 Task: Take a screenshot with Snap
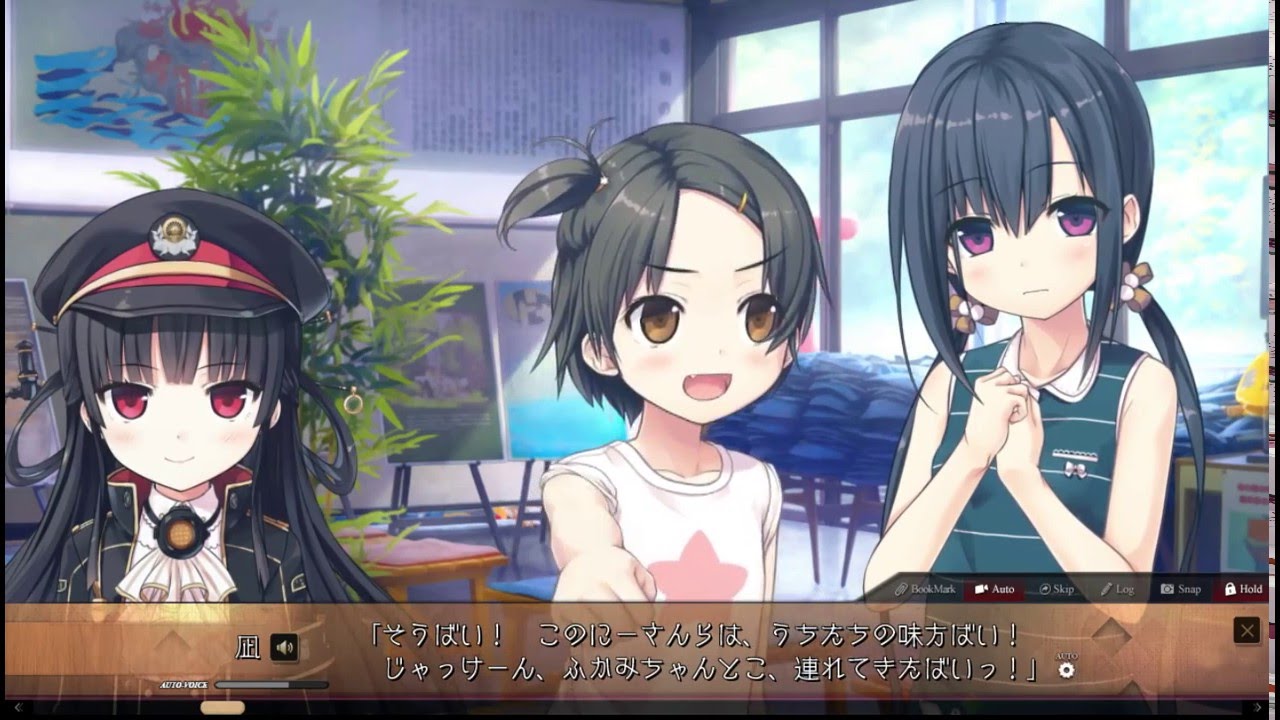tap(1180, 589)
